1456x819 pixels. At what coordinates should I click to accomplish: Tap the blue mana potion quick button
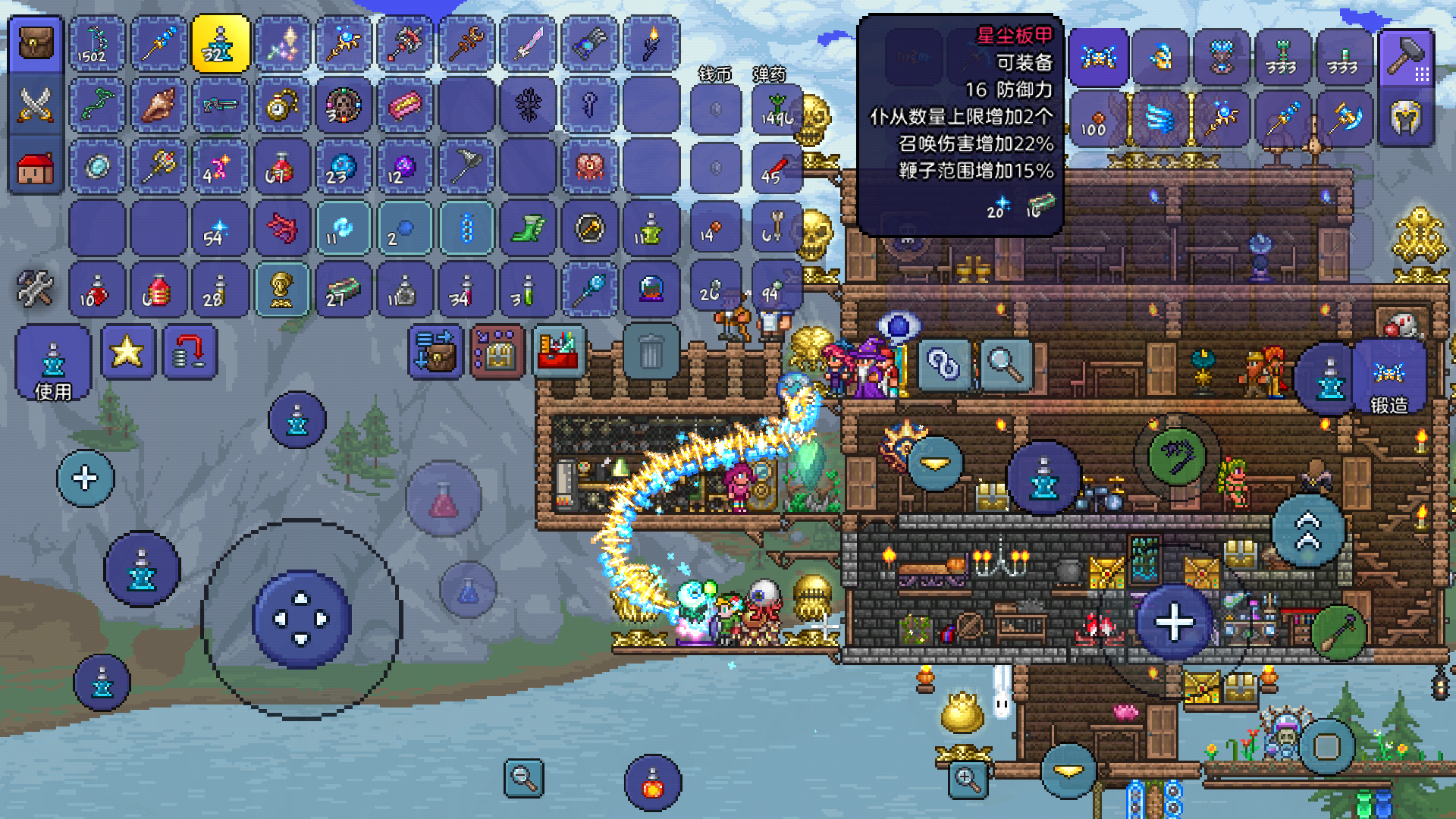[468, 590]
